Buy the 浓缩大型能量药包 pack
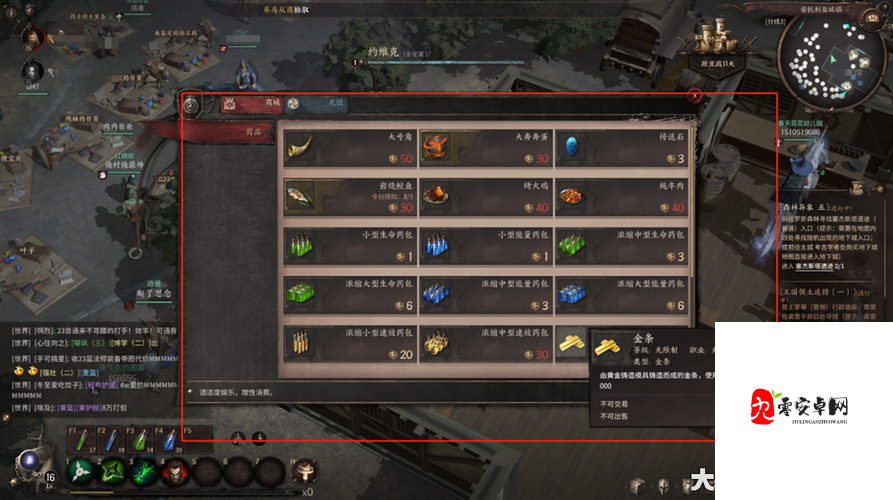Screen dimensions: 893x500 620,294
